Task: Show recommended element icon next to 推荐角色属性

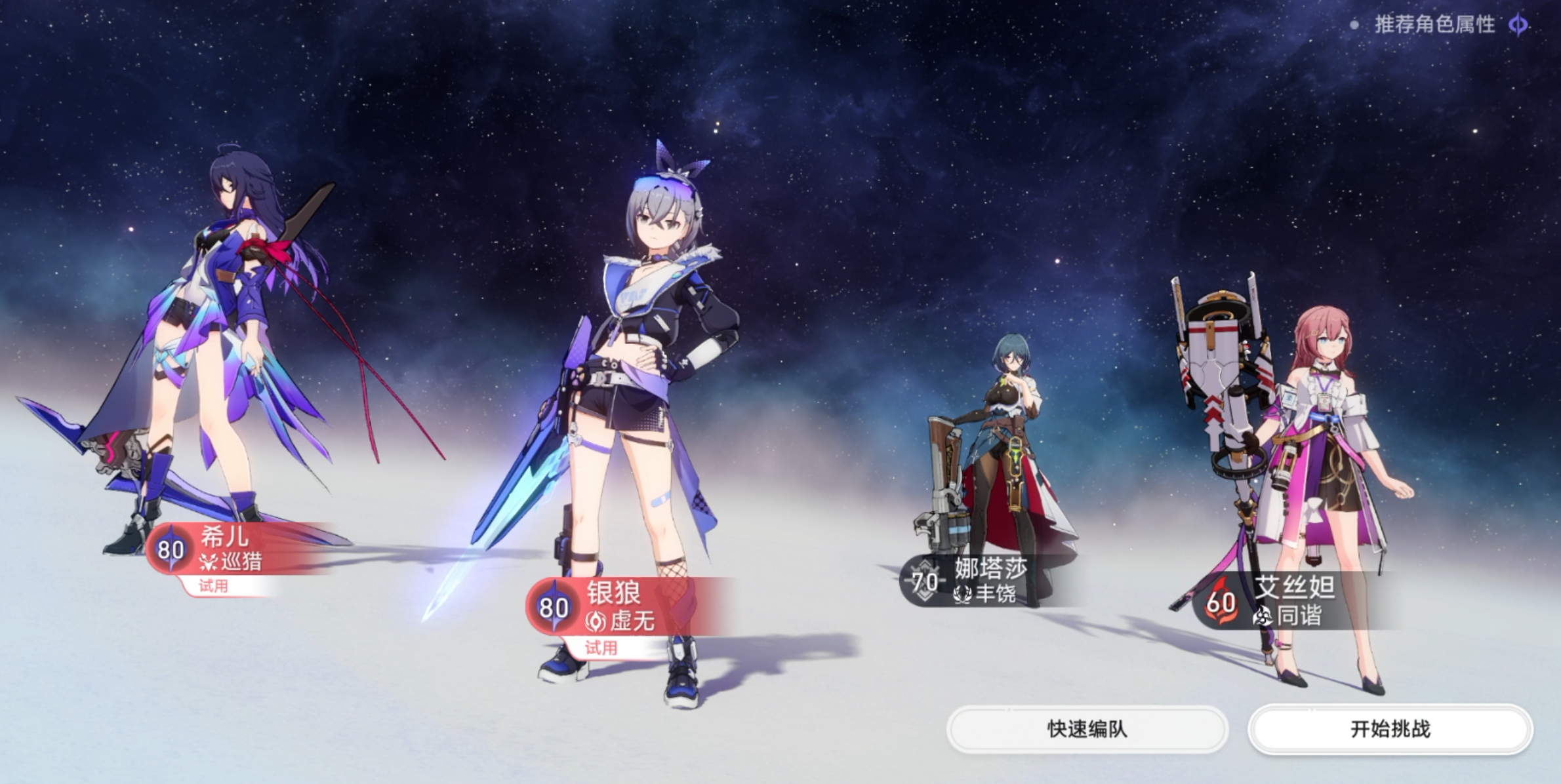Action: tap(1518, 26)
